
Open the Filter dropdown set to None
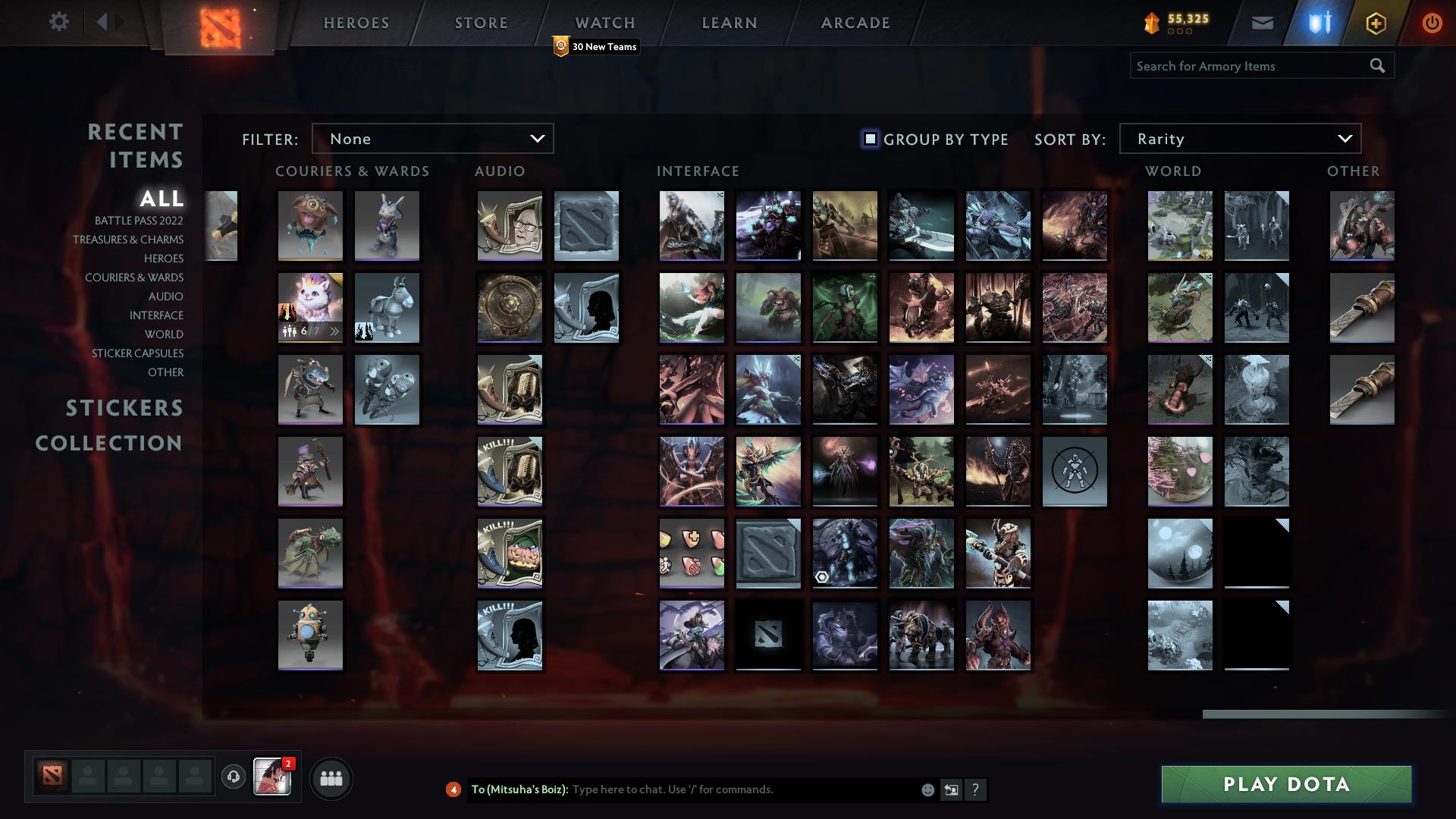pos(432,138)
